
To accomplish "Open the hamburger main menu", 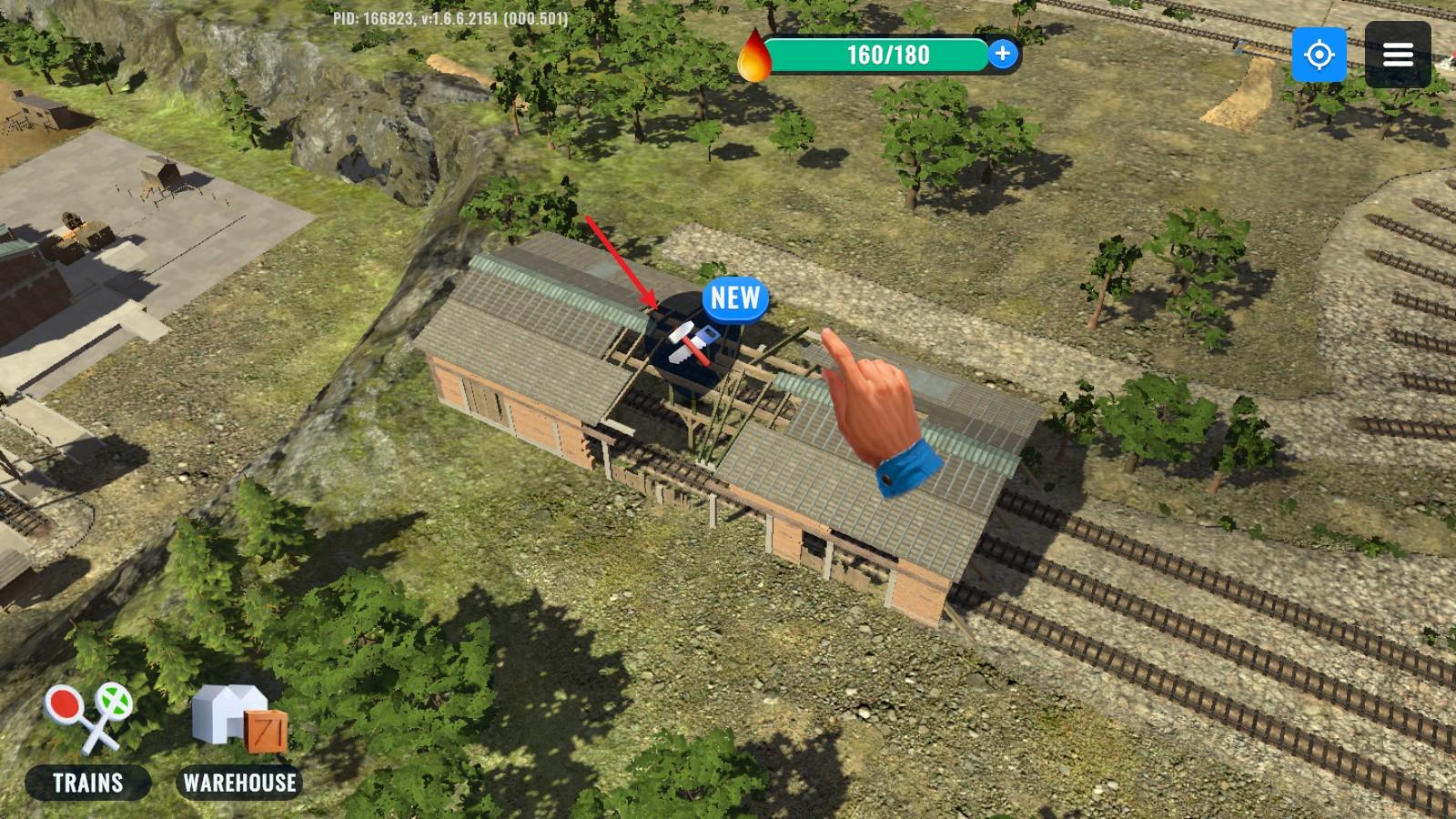I will click(1398, 55).
